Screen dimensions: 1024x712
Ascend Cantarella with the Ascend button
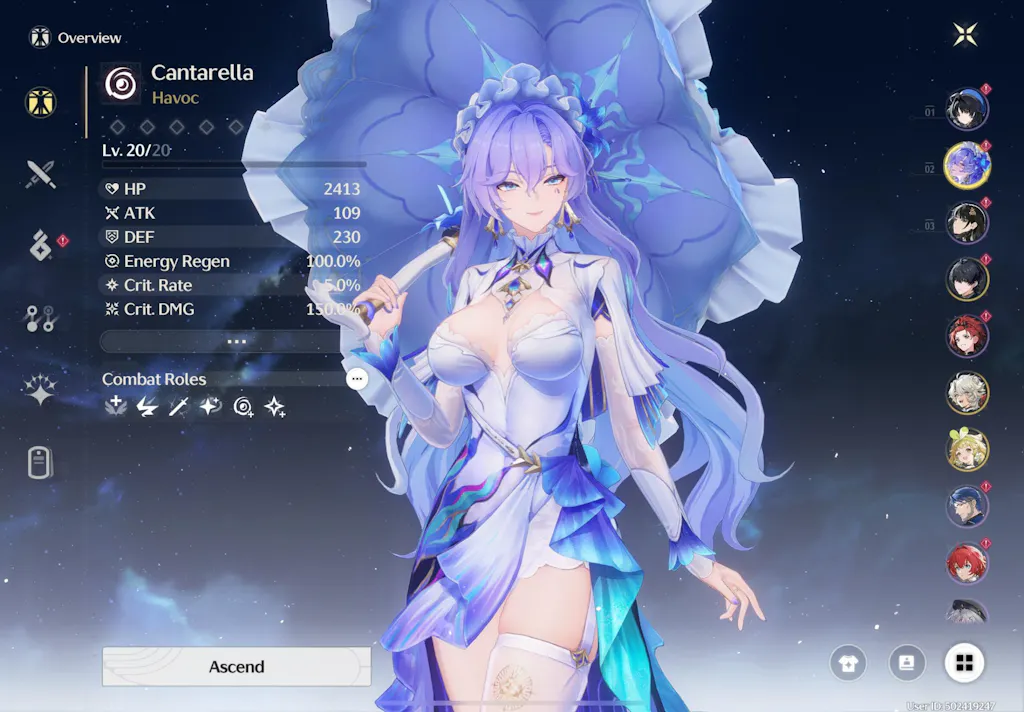(236, 667)
